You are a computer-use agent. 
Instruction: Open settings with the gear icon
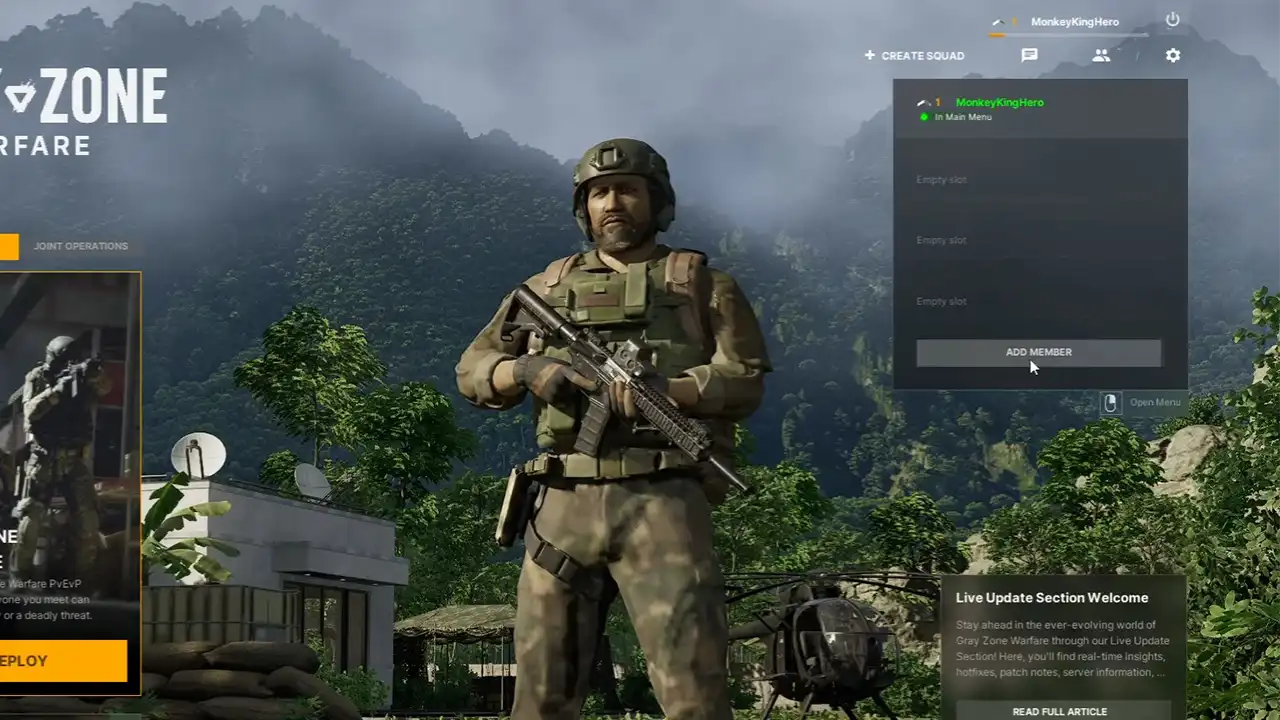1173,56
